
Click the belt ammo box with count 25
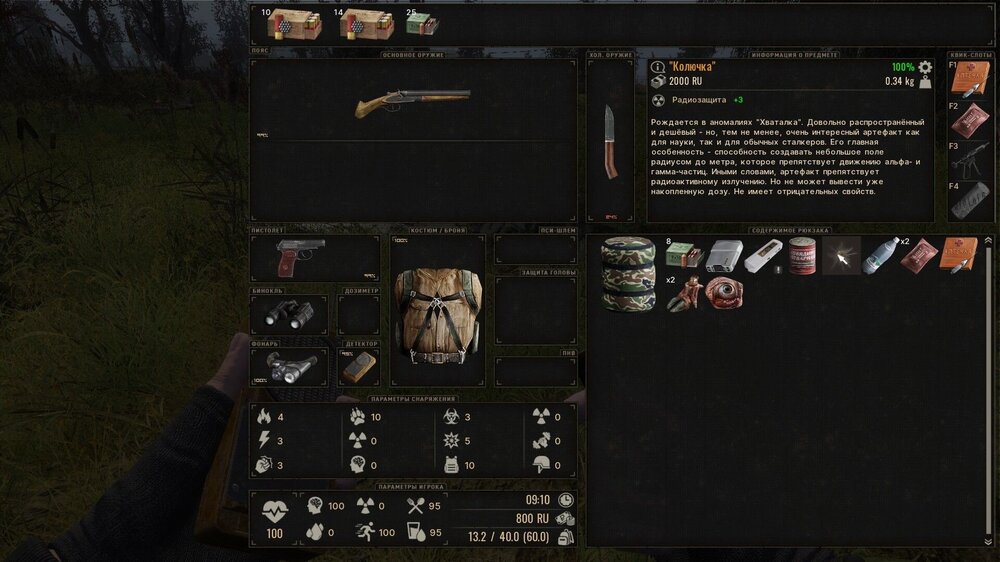click(420, 25)
